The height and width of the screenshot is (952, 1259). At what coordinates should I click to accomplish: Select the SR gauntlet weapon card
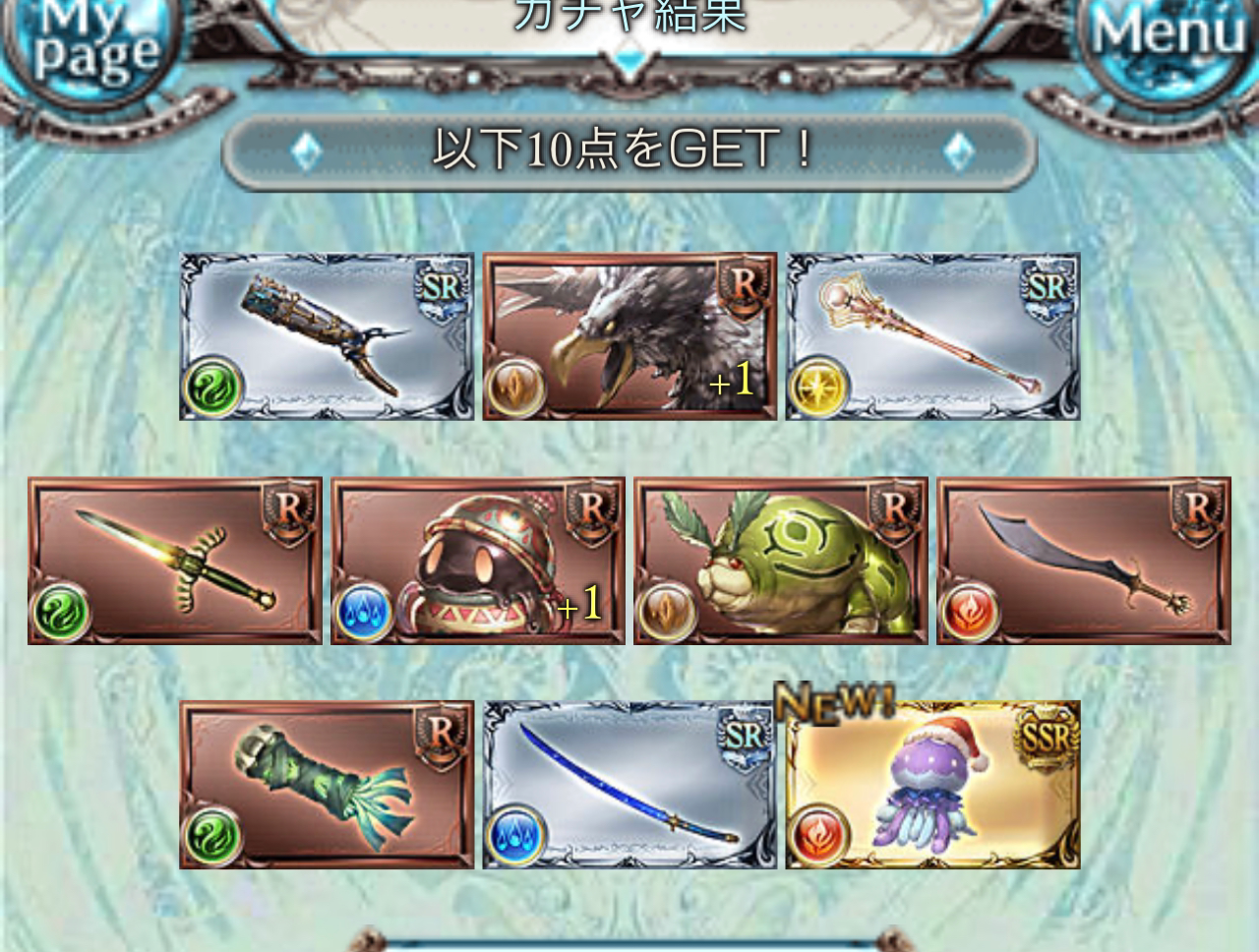pos(327,336)
